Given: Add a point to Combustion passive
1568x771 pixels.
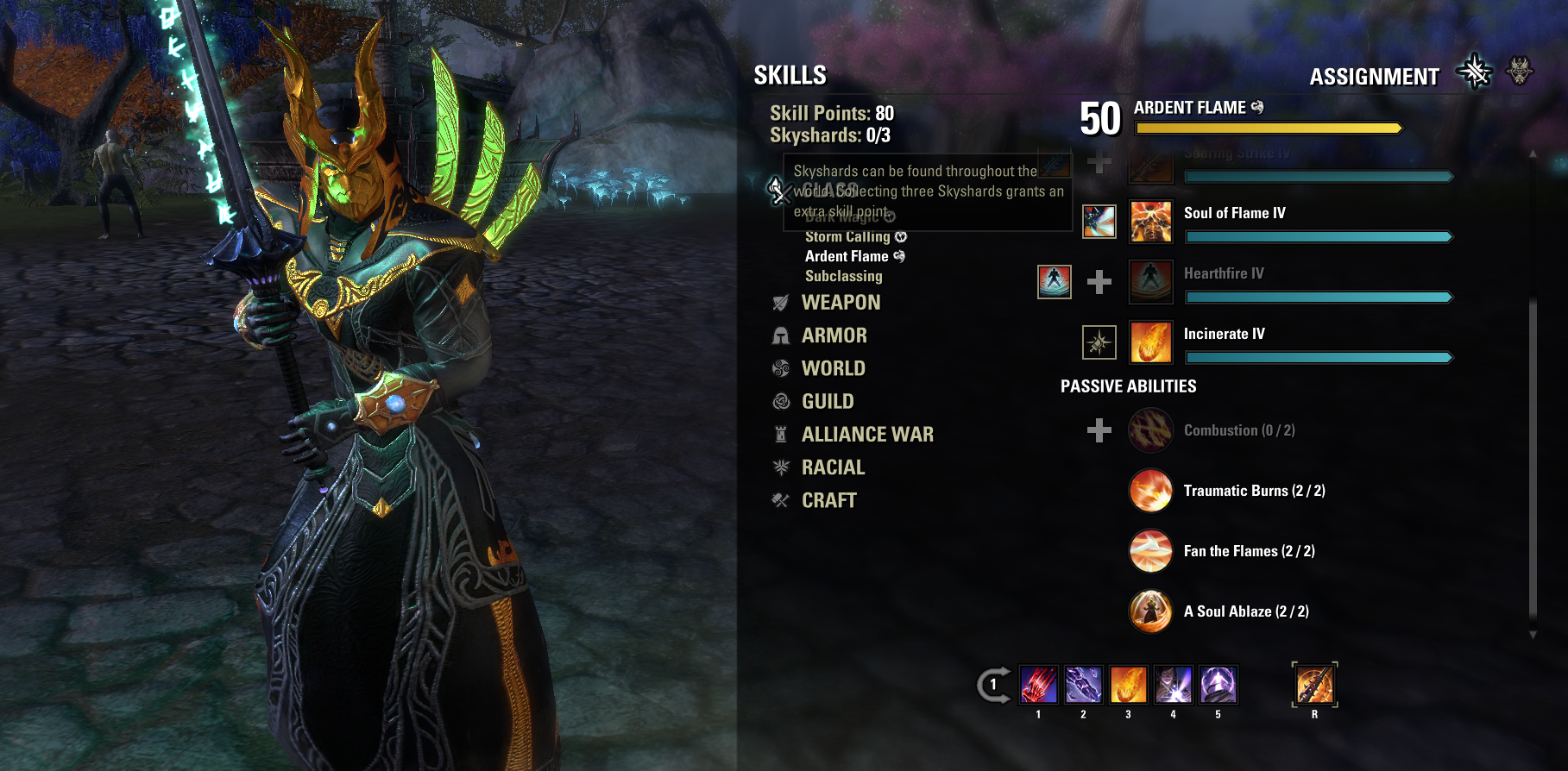Looking at the screenshot, I should (x=1099, y=430).
